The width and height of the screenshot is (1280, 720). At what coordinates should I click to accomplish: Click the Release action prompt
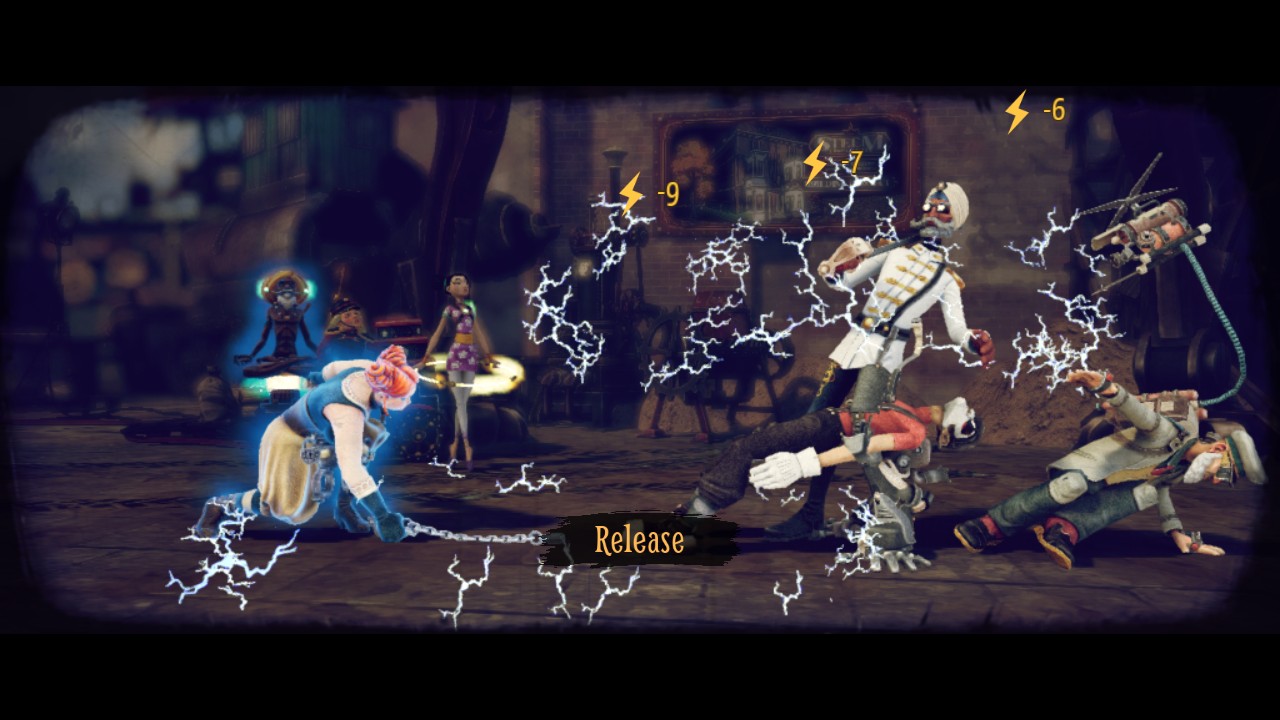click(641, 542)
